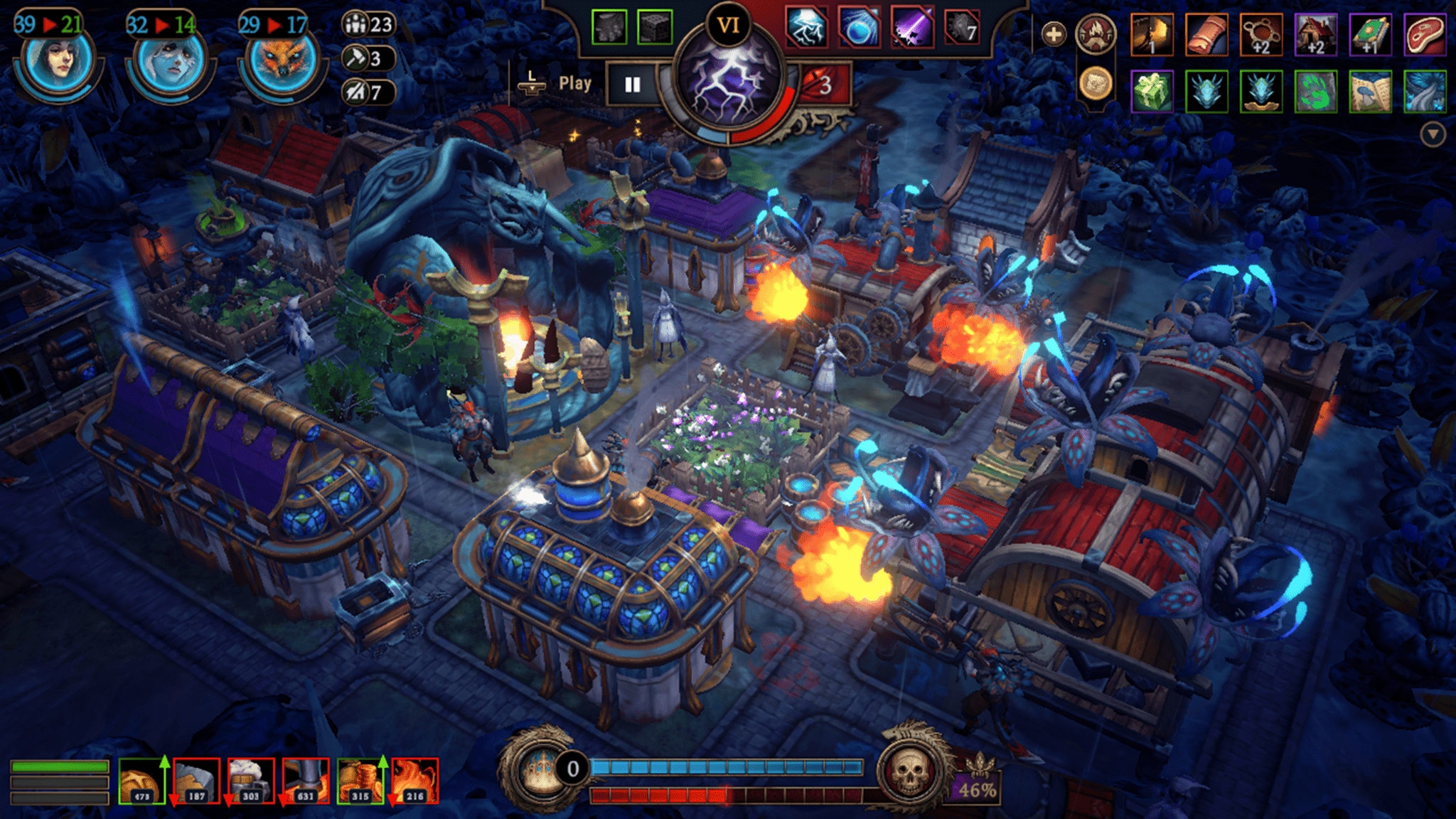
Task: Pause the game with the pause button
Action: (x=632, y=85)
